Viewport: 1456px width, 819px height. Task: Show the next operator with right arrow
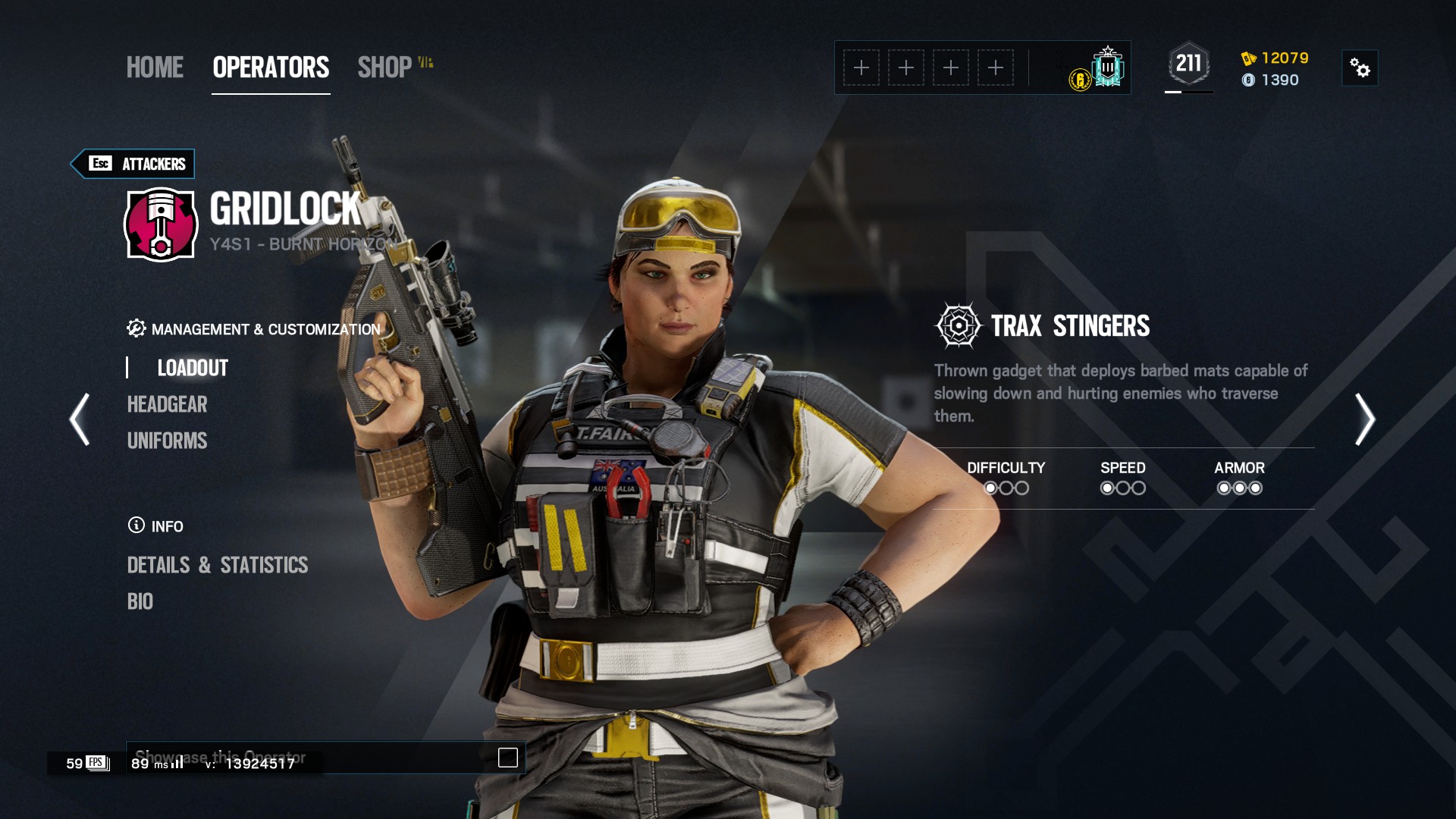point(1364,419)
